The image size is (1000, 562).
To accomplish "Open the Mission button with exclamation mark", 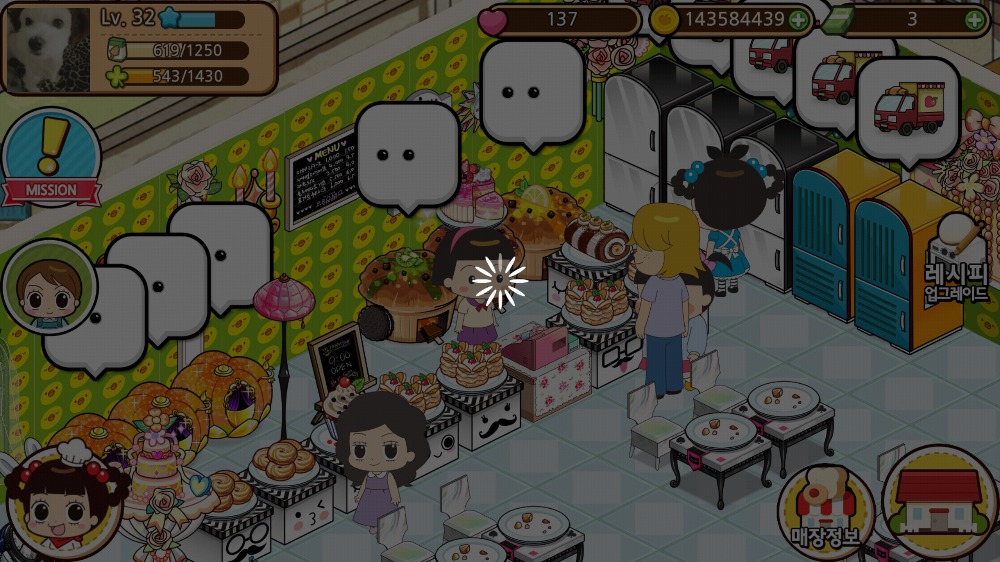I will (49, 158).
